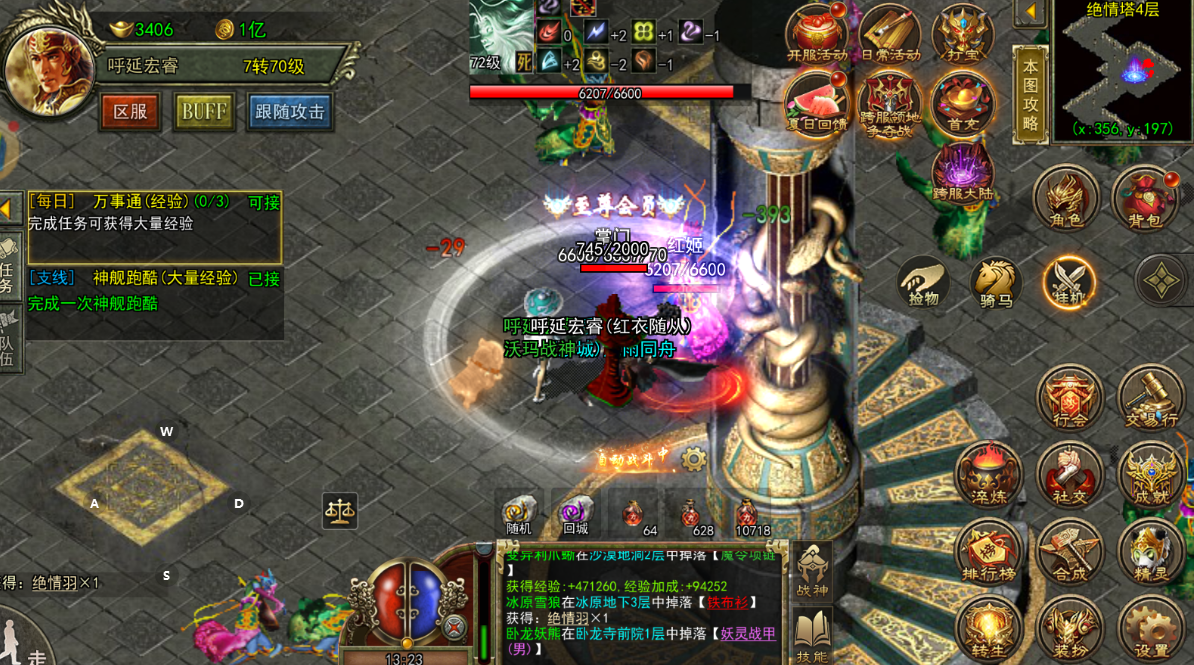This screenshot has height=665, width=1194.
Task: Open the 日常活动 daily activities icon
Action: tap(890, 35)
